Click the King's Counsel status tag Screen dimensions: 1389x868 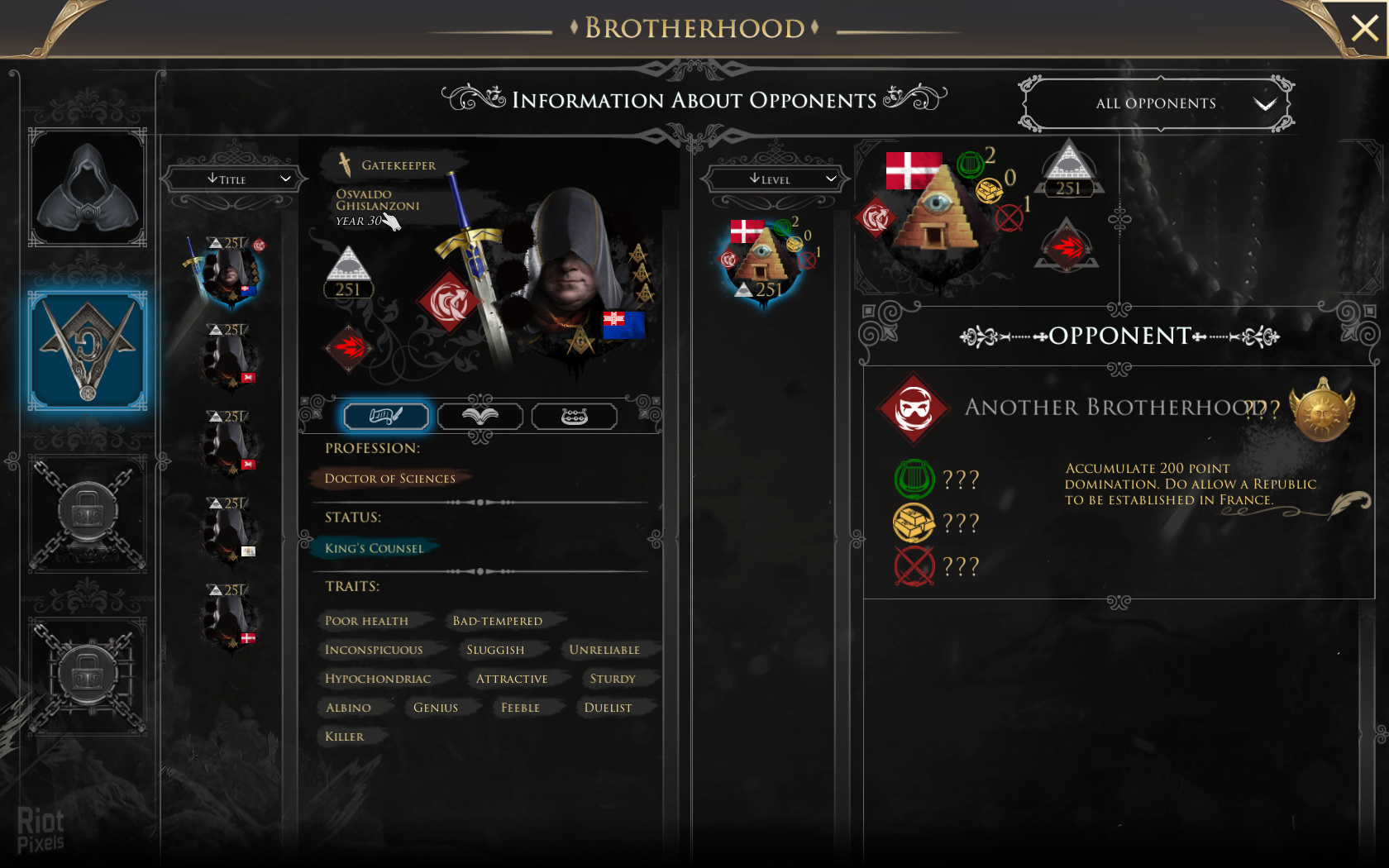374,548
